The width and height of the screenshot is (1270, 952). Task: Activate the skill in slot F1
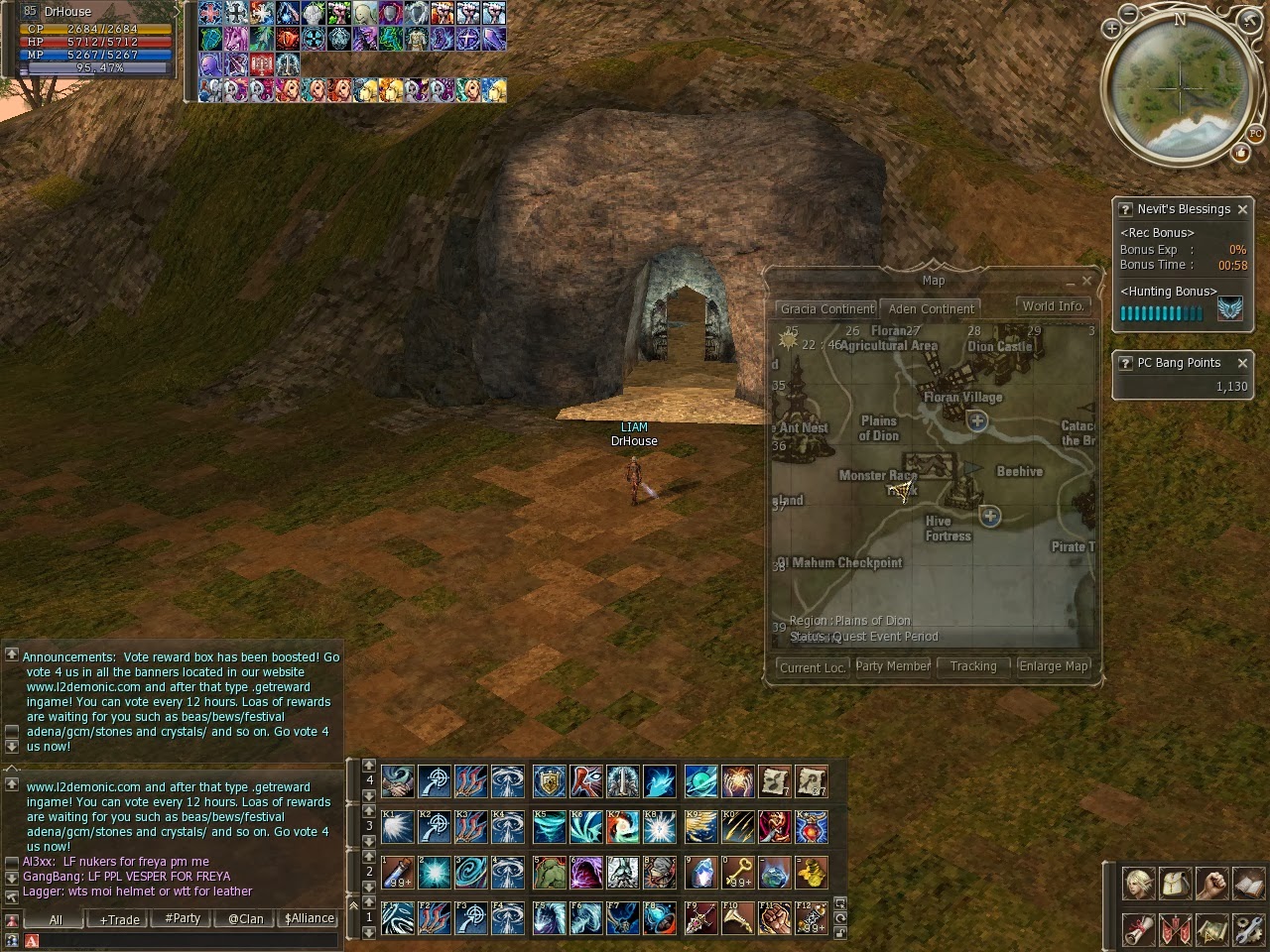(397, 916)
